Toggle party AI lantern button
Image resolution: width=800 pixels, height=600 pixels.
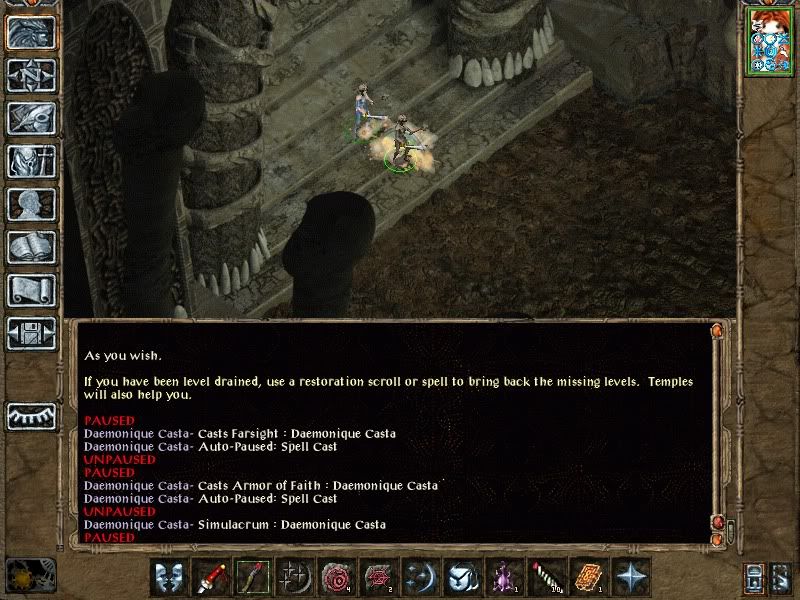click(x=755, y=578)
